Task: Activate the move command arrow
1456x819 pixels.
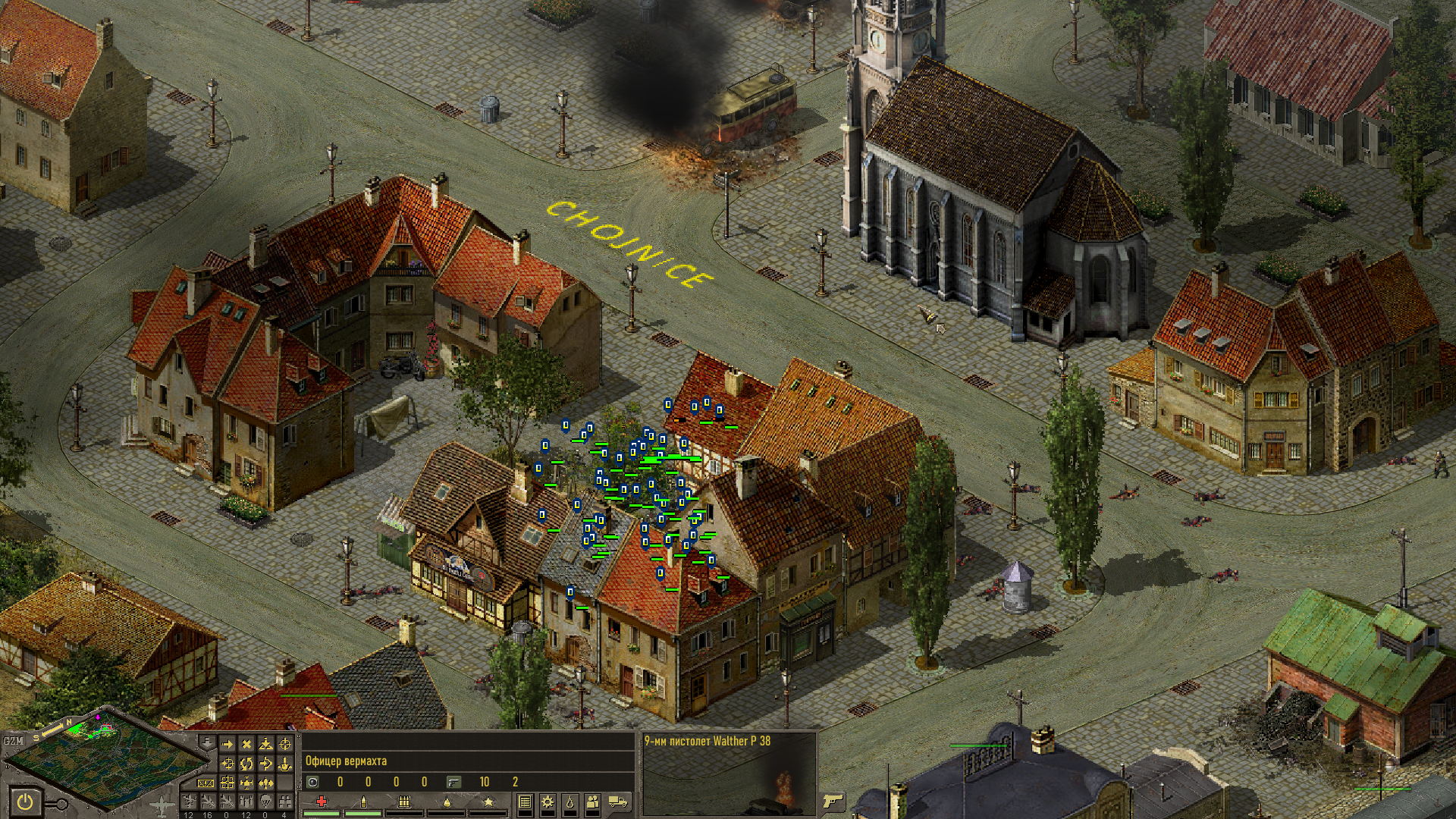Action: [227, 745]
